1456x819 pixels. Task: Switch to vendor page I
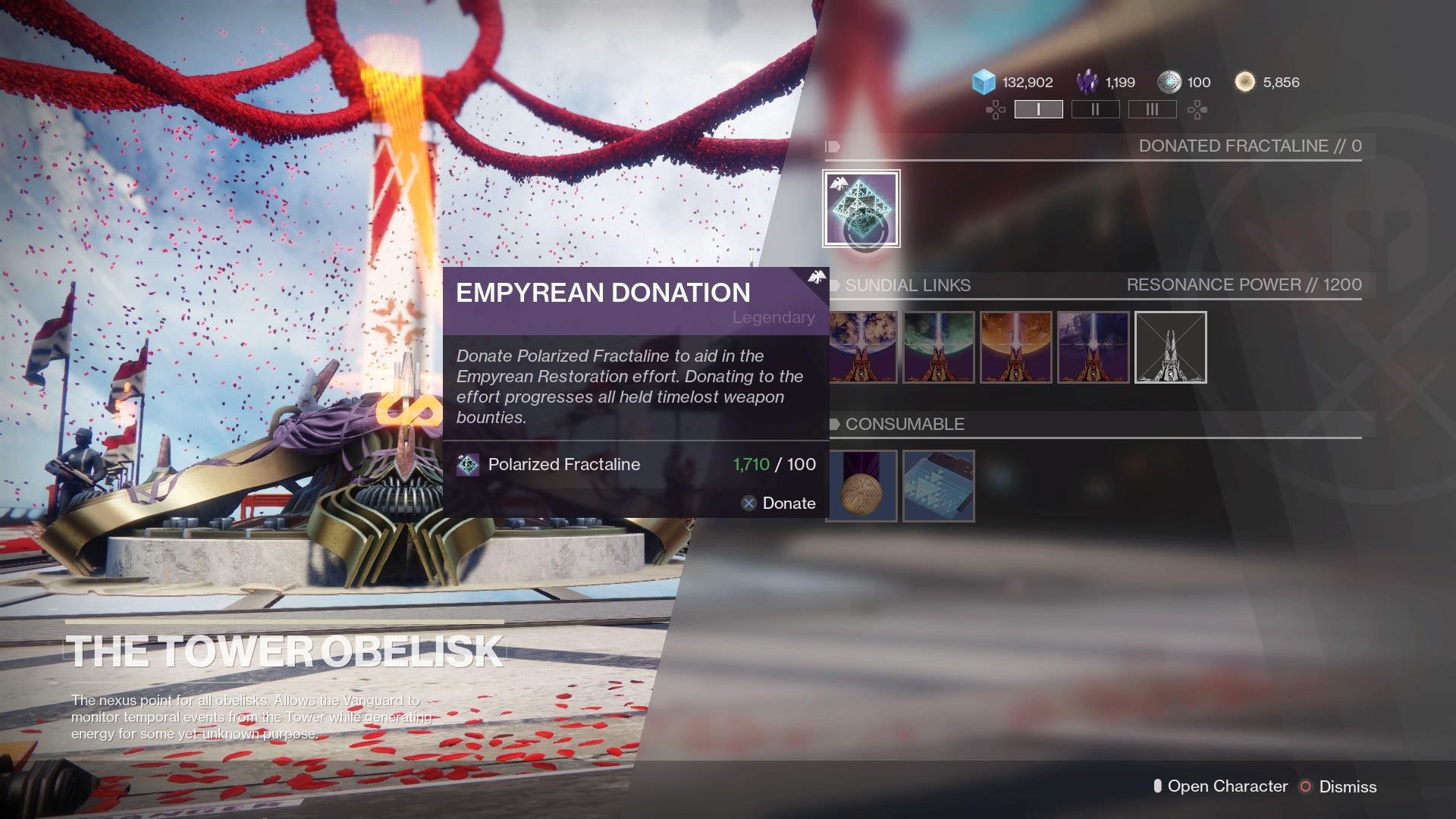point(1038,109)
